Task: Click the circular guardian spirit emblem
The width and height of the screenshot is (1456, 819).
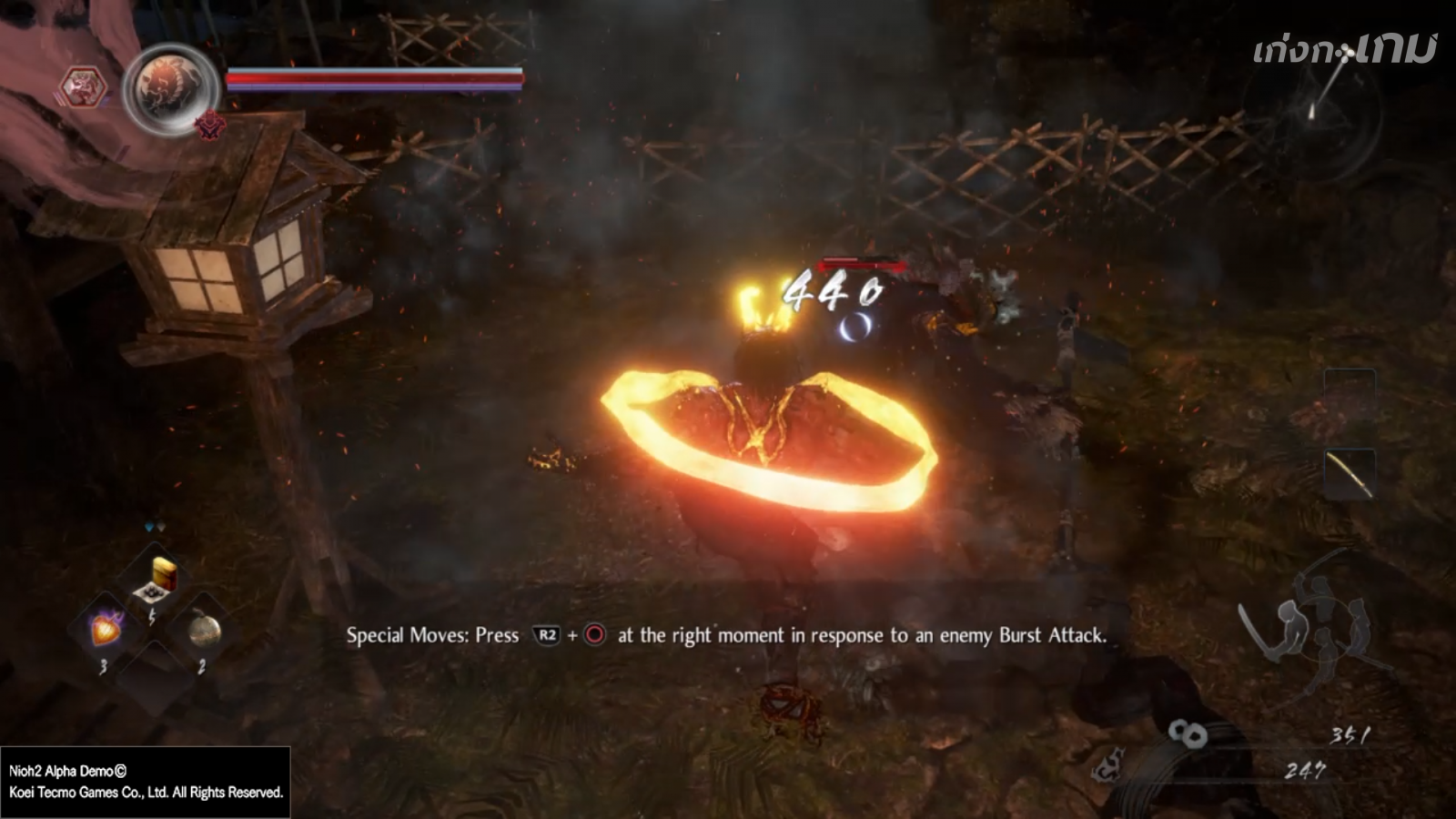Action: (x=171, y=89)
